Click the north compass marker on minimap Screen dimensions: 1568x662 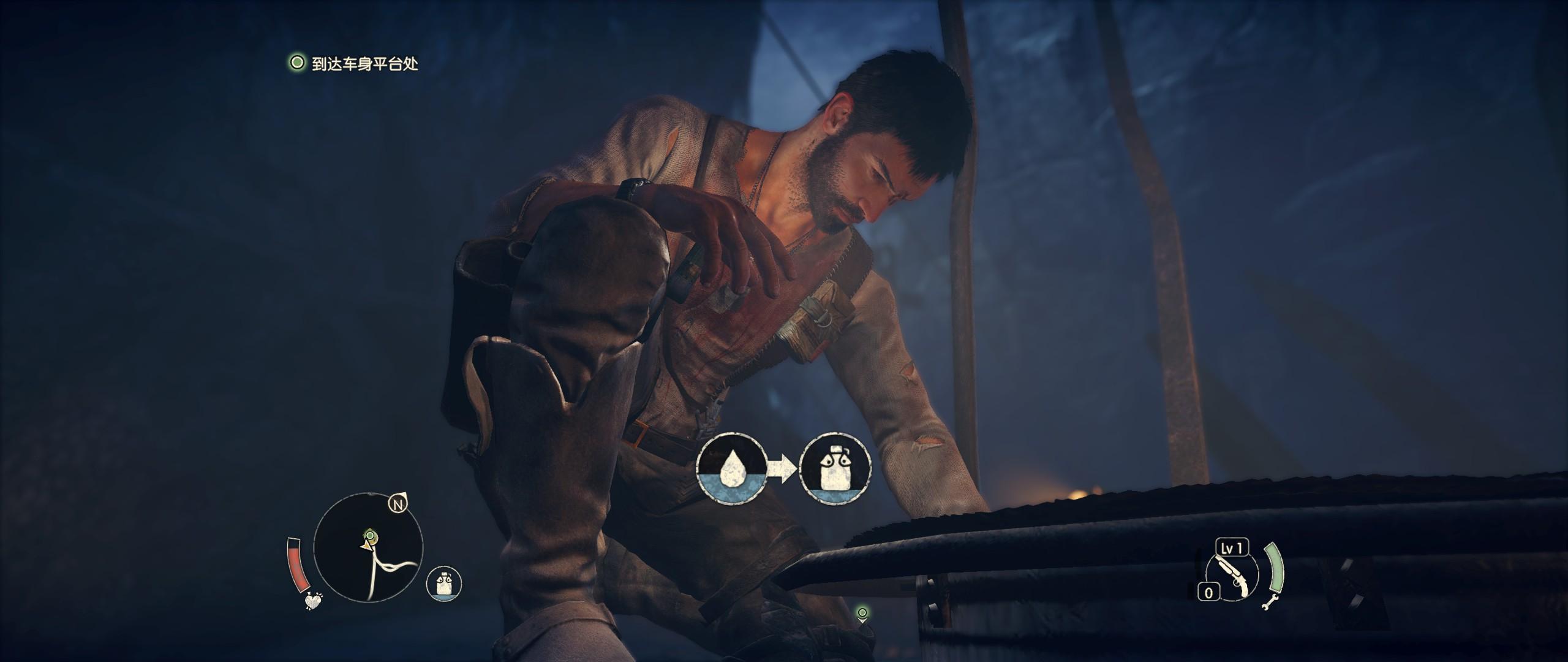click(399, 504)
